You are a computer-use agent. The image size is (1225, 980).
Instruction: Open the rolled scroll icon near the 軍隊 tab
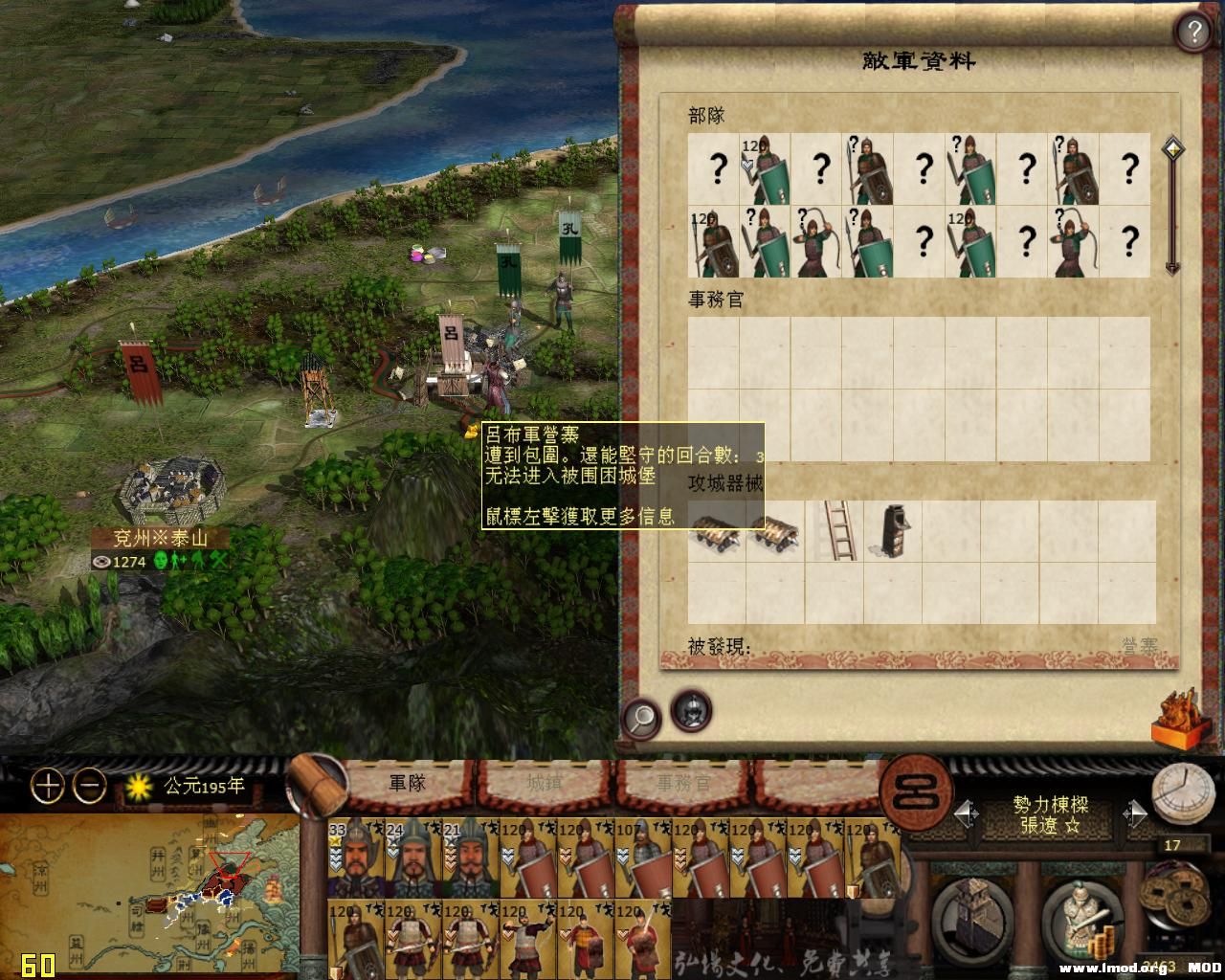pos(318,781)
